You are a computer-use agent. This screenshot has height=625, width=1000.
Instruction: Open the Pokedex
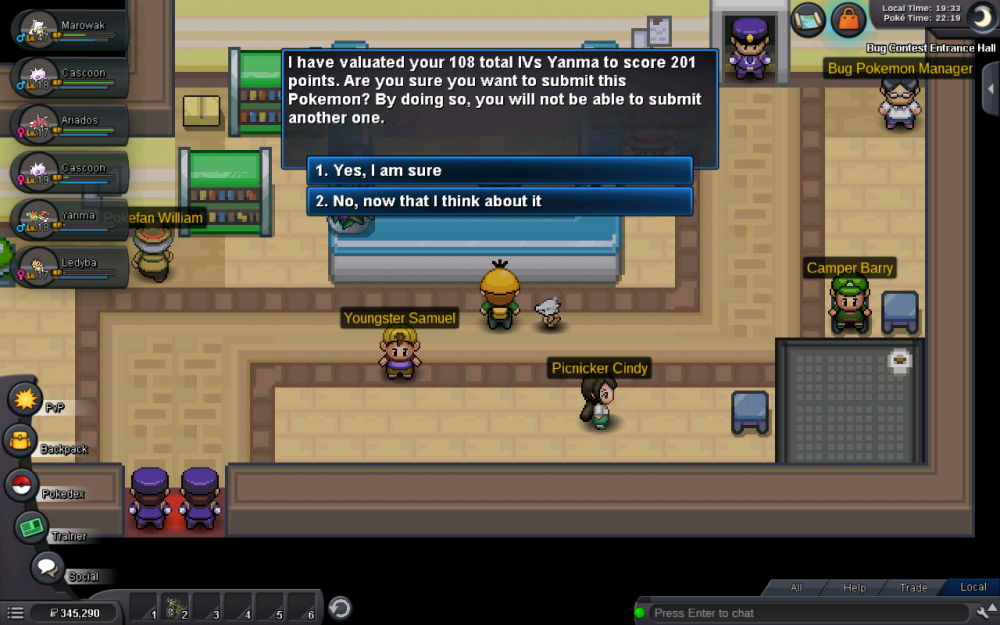click(21, 485)
